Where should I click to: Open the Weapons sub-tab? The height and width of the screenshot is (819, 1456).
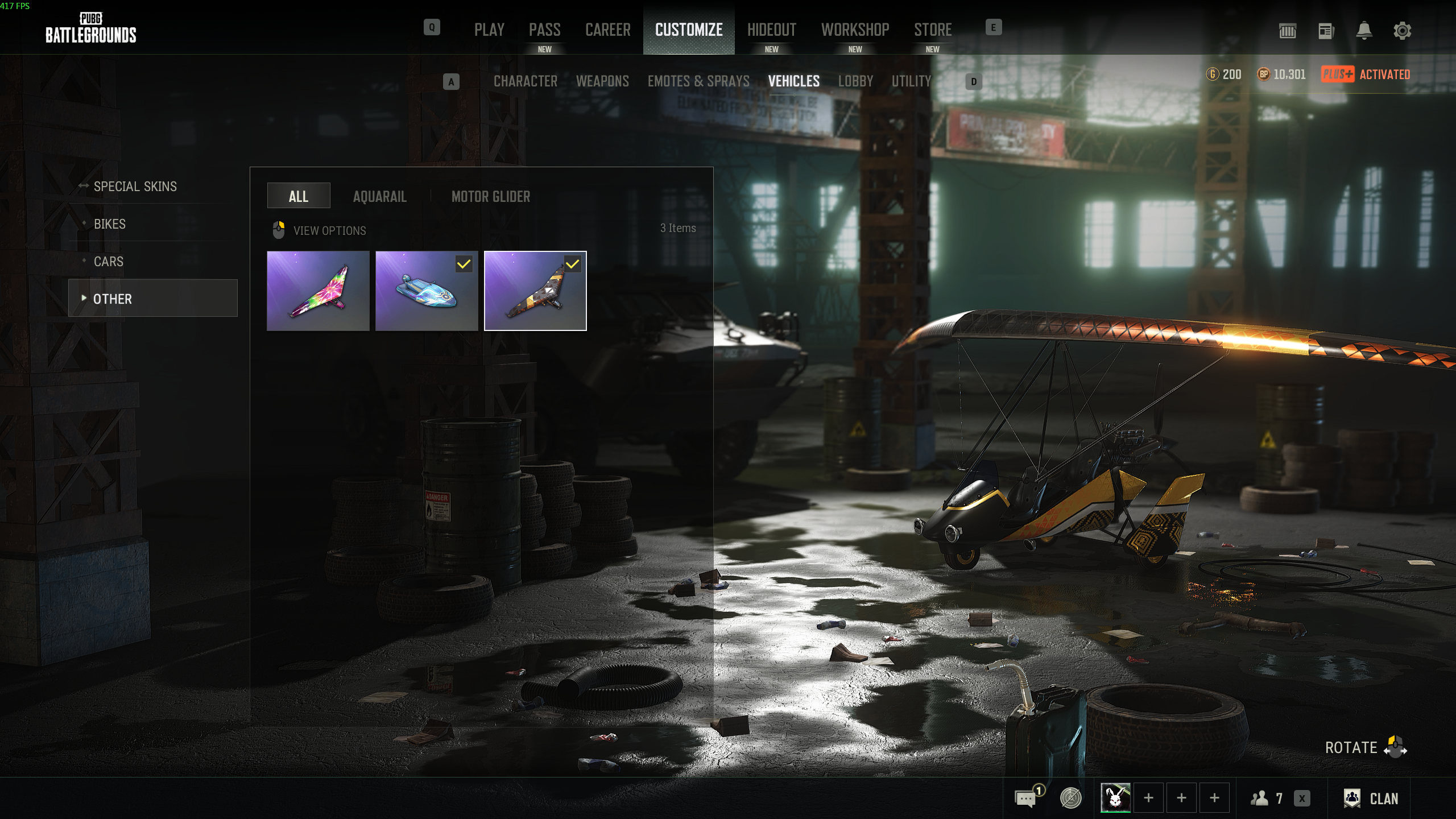[602, 81]
